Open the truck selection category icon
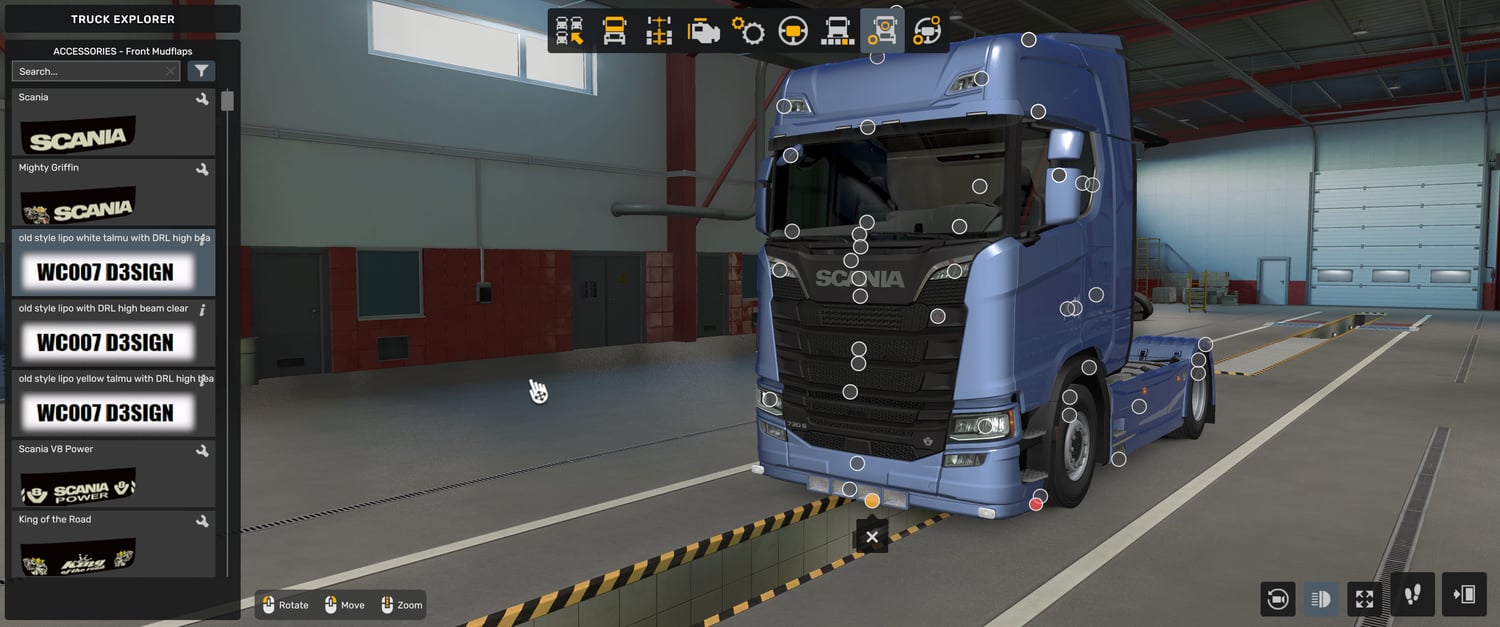The height and width of the screenshot is (627, 1500). tap(570, 31)
